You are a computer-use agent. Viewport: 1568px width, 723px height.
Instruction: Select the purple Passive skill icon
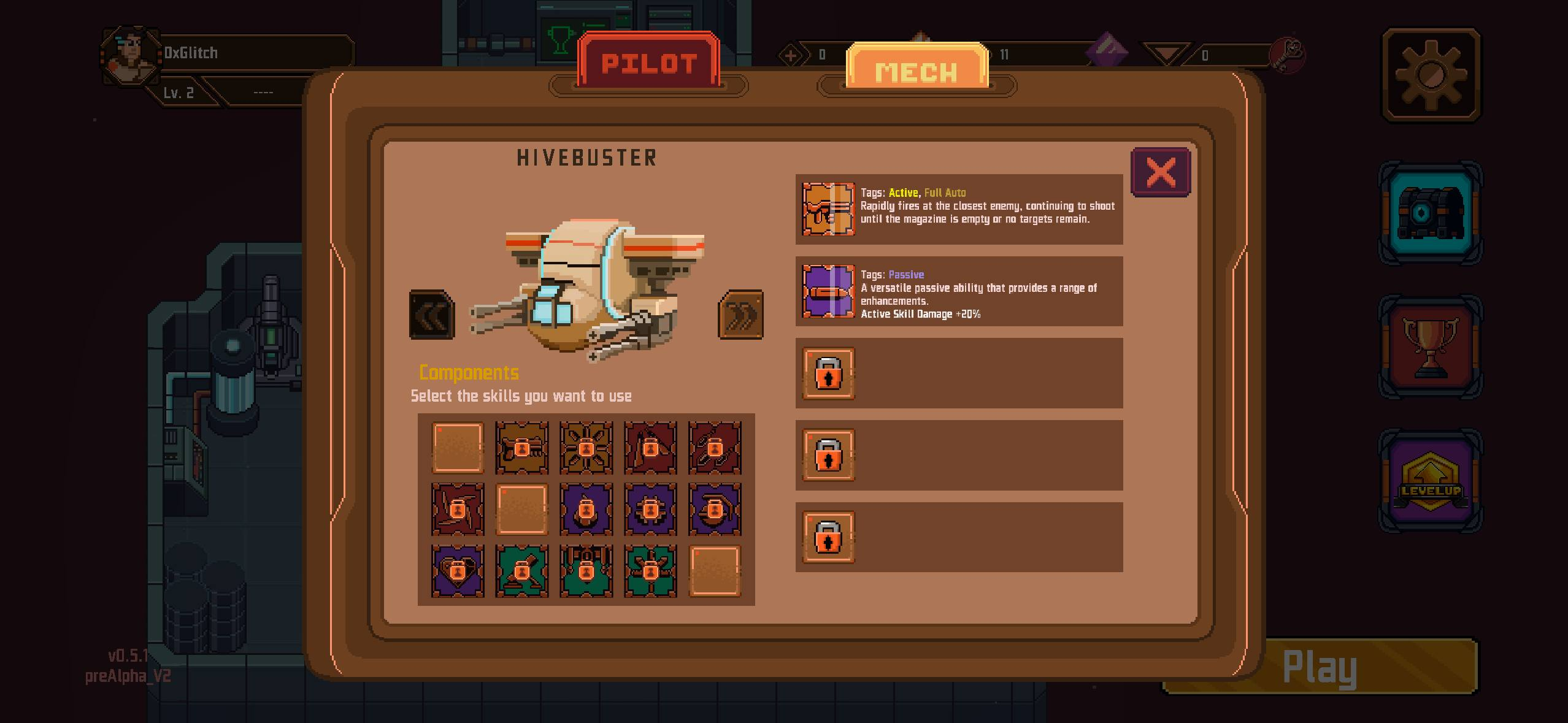[828, 291]
